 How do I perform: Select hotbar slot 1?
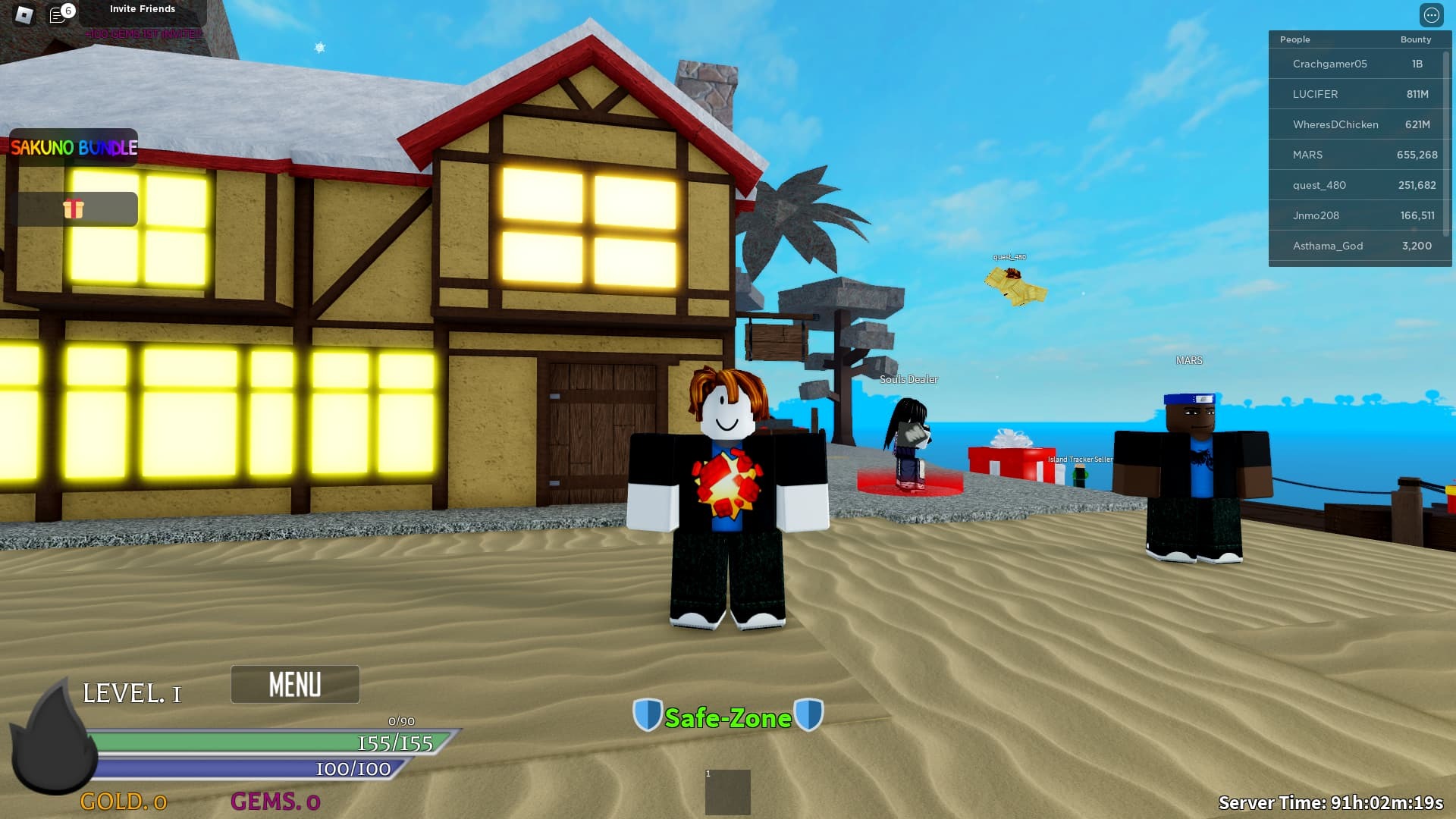click(727, 792)
